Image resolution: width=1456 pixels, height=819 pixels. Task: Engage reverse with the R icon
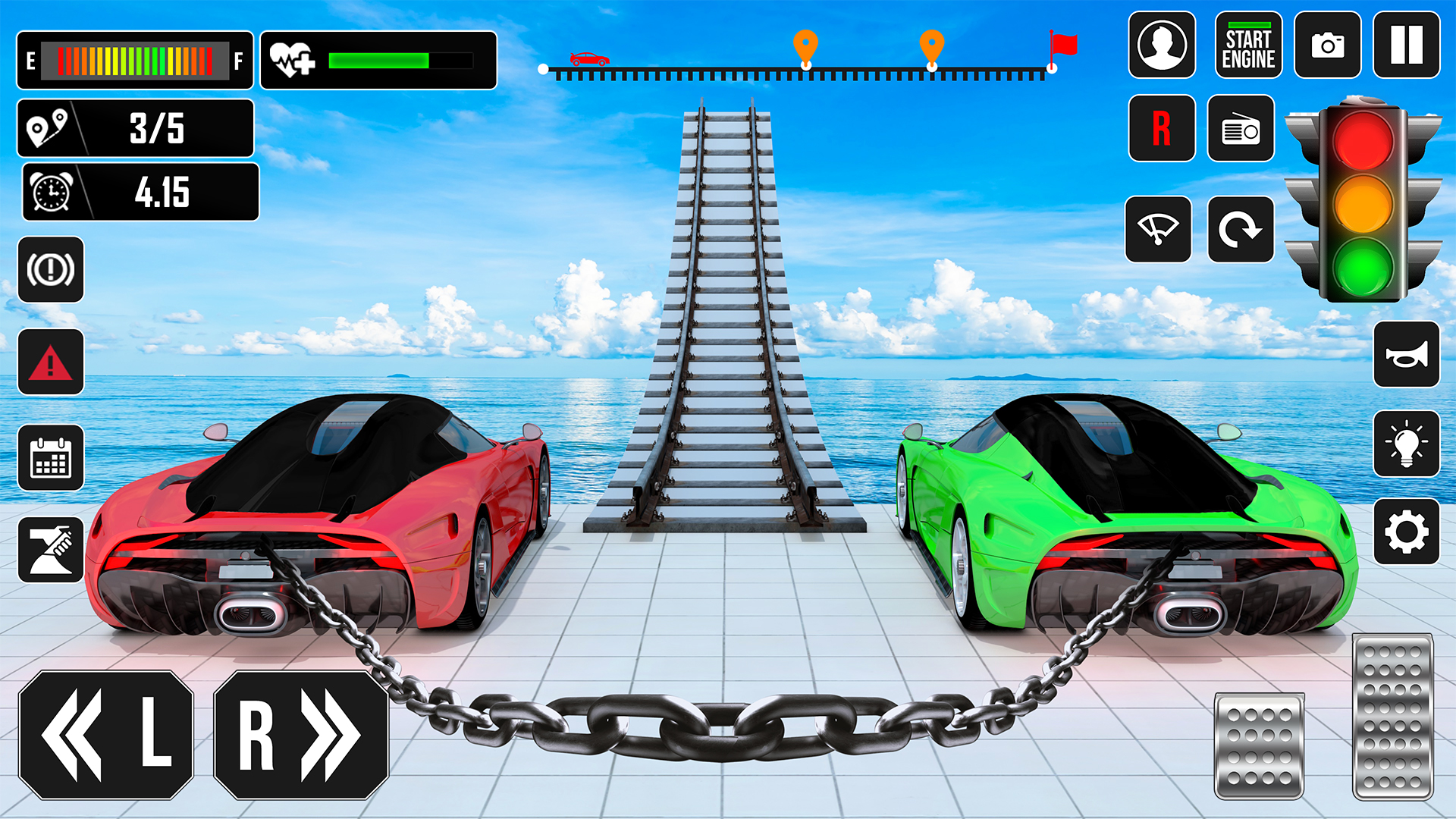pyautogui.click(x=1162, y=129)
